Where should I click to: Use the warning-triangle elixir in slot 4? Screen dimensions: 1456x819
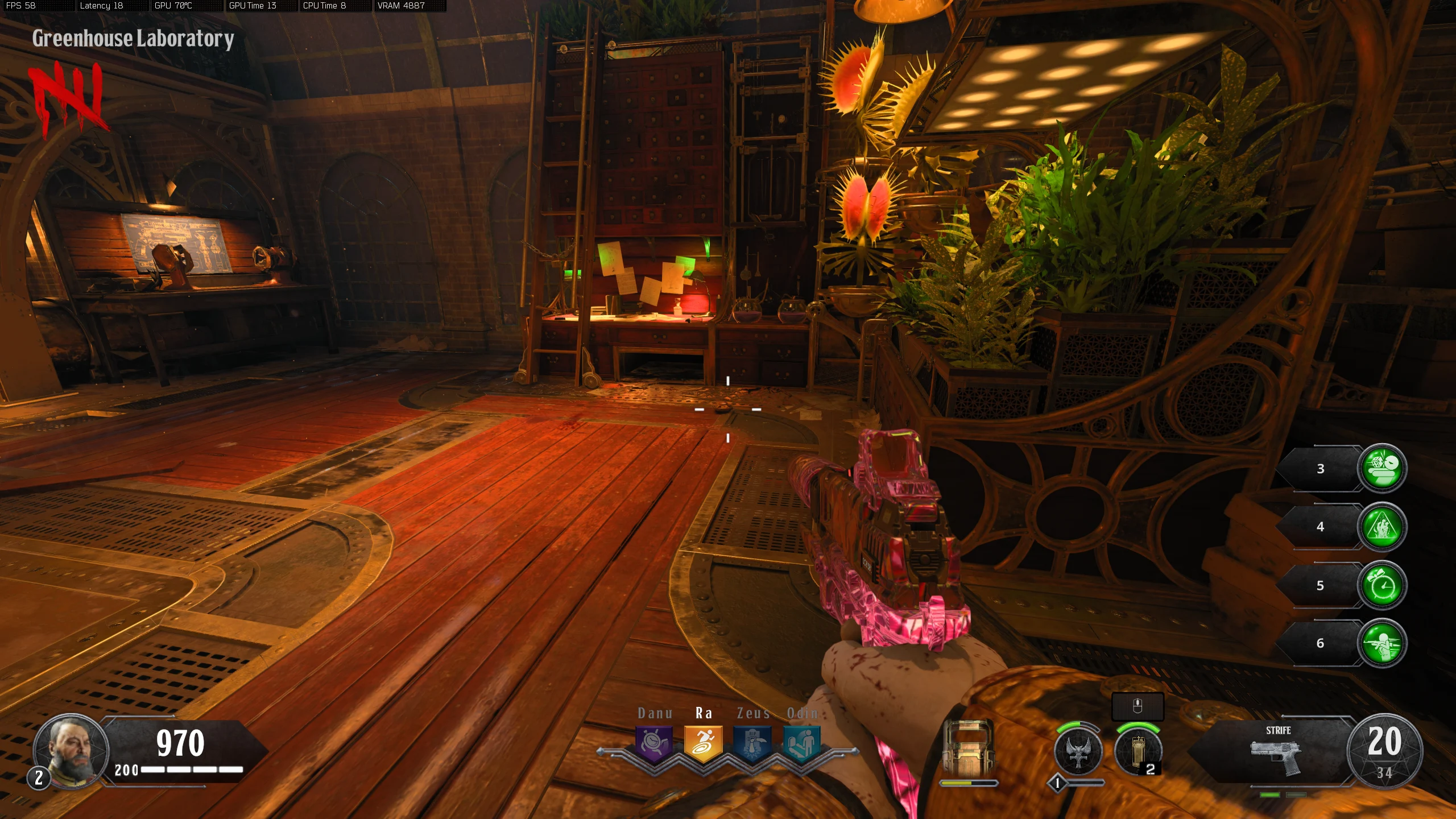[1382, 527]
